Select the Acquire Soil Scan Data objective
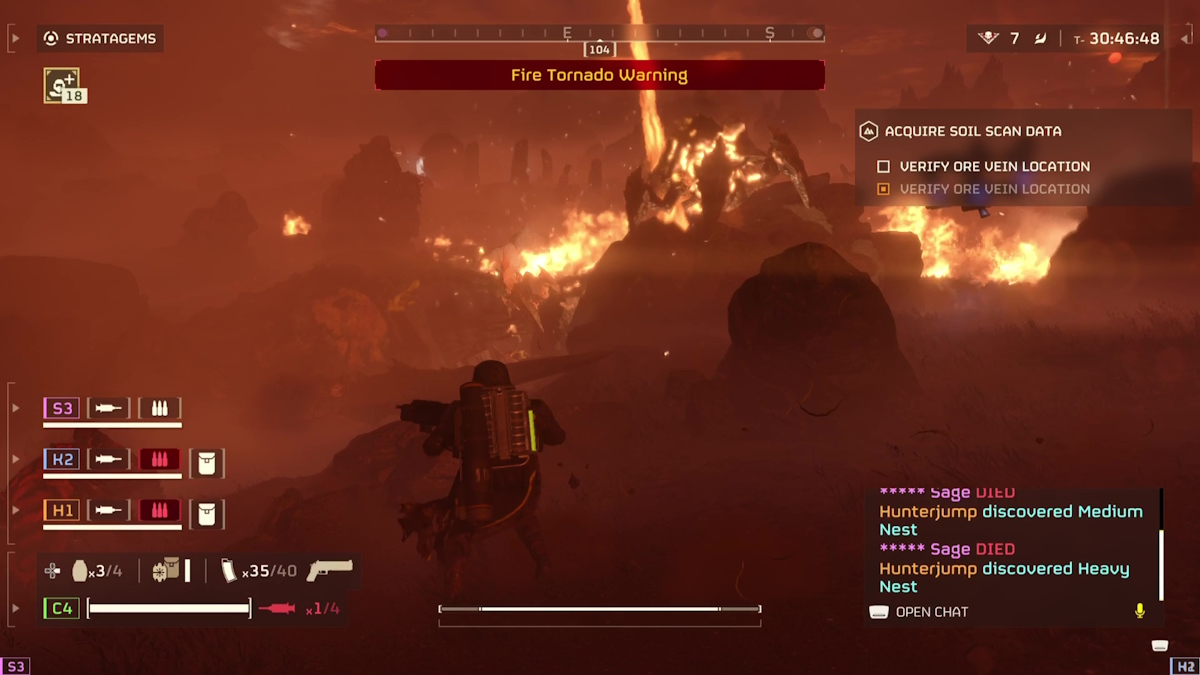Image resolution: width=1200 pixels, height=675 pixels. tap(972, 131)
